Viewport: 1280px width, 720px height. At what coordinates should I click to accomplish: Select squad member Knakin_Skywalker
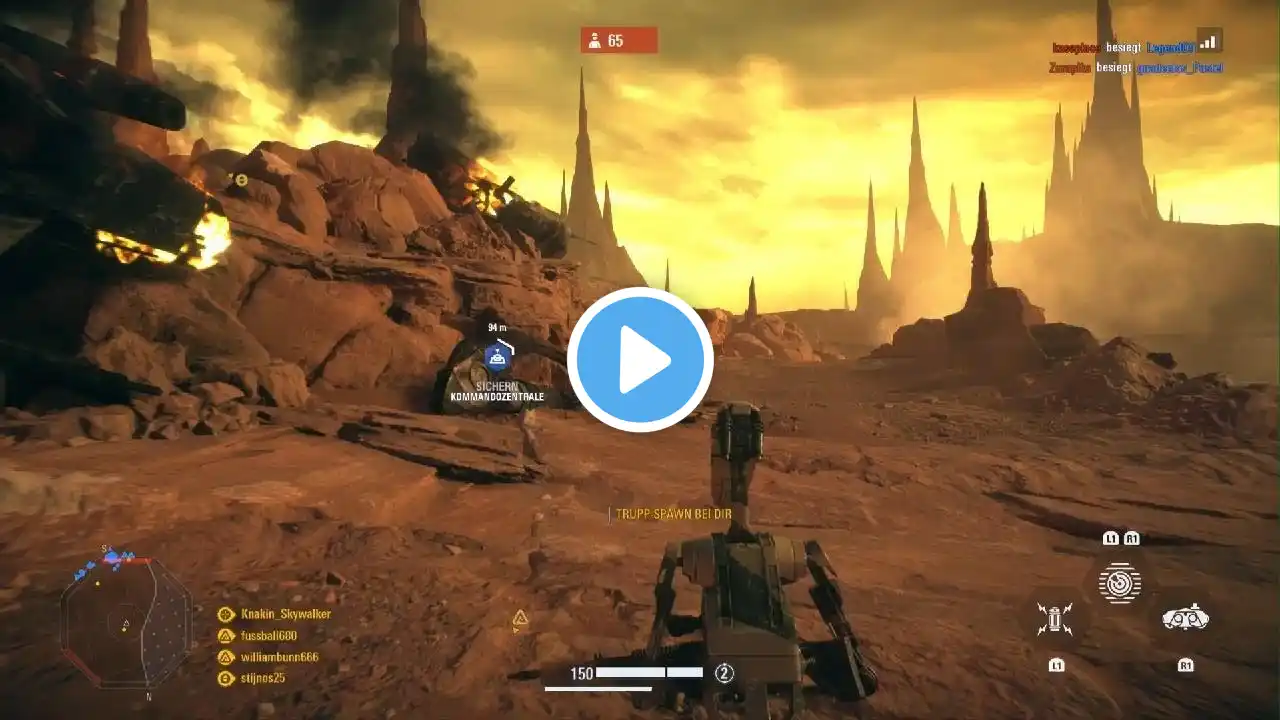285,614
